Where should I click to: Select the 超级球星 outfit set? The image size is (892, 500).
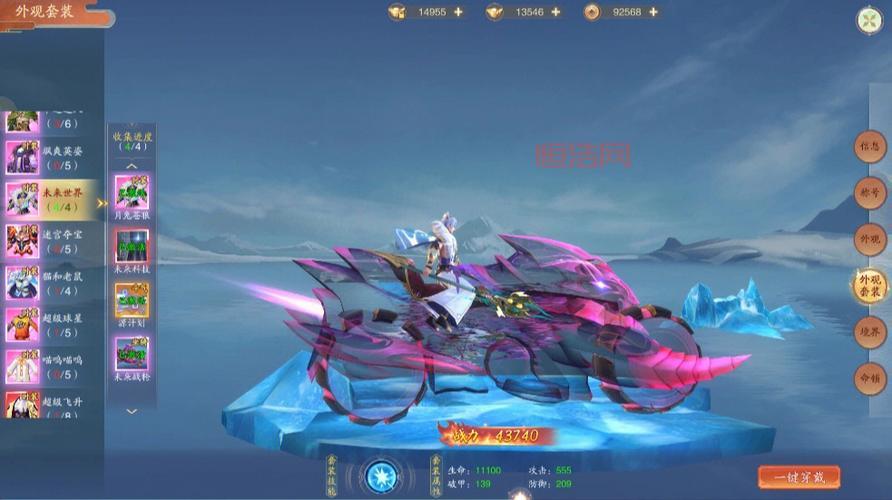[x=50, y=325]
